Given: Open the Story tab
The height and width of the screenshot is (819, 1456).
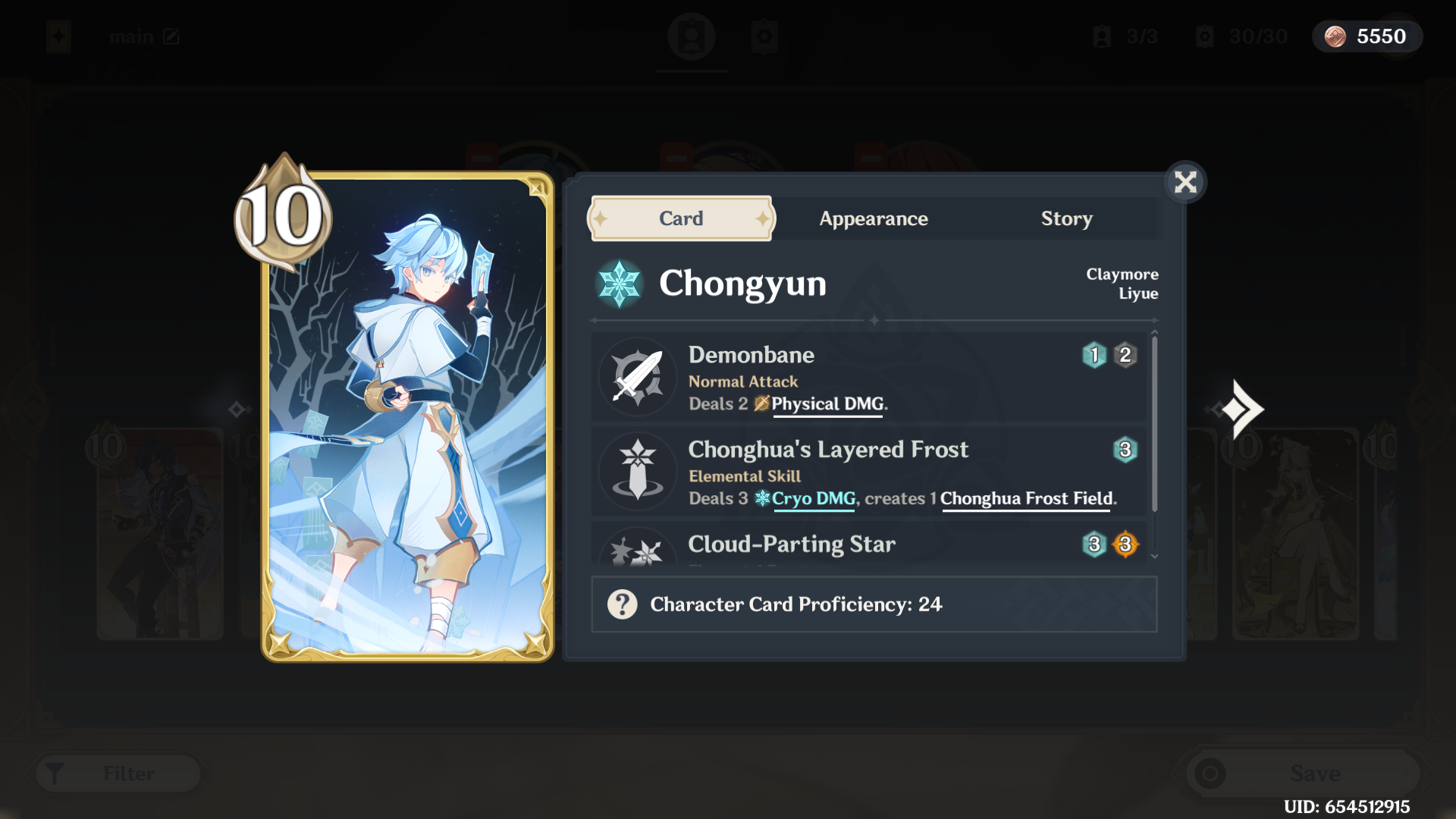Looking at the screenshot, I should [x=1066, y=218].
